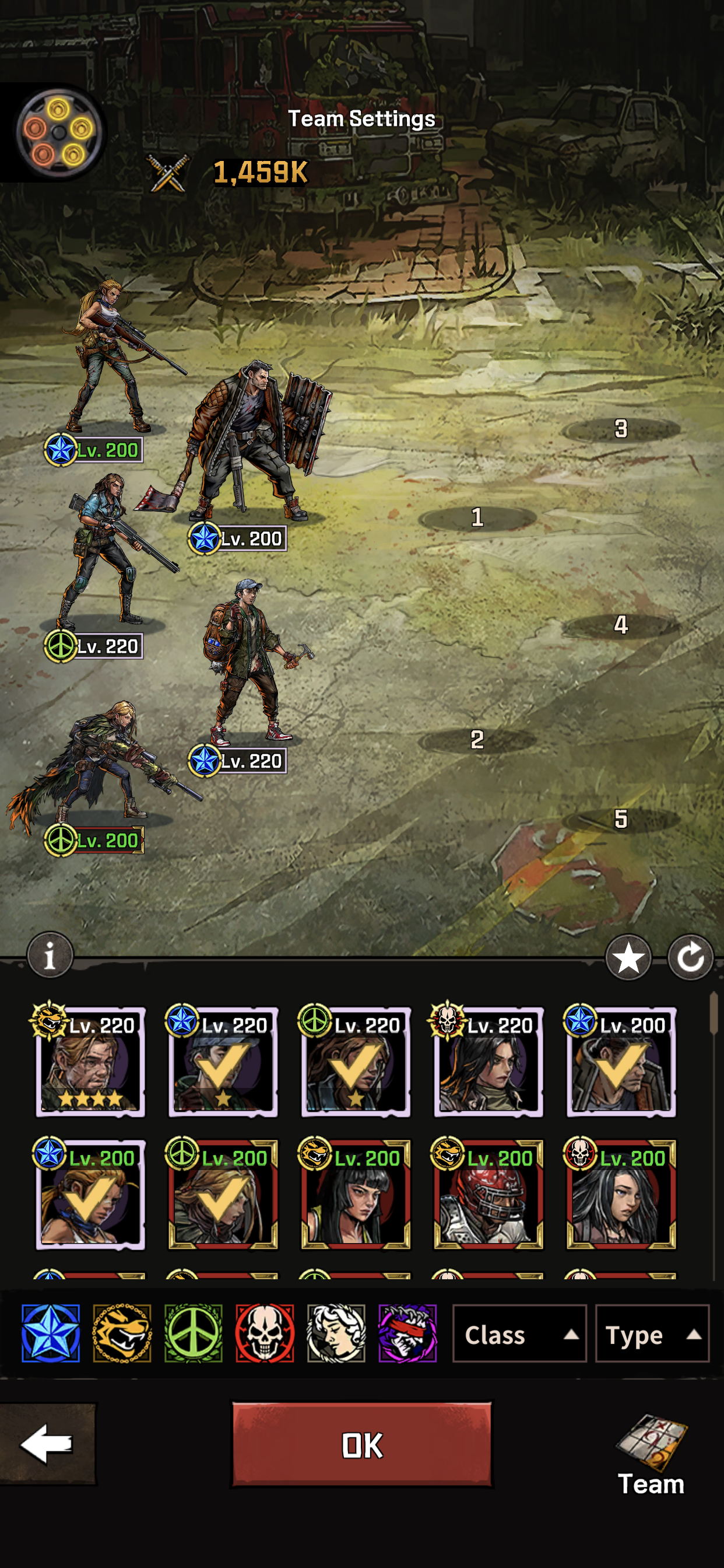Viewport: 724px width, 1568px height.
Task: Filter heroes by white woman-profile faction
Action: [336, 1333]
